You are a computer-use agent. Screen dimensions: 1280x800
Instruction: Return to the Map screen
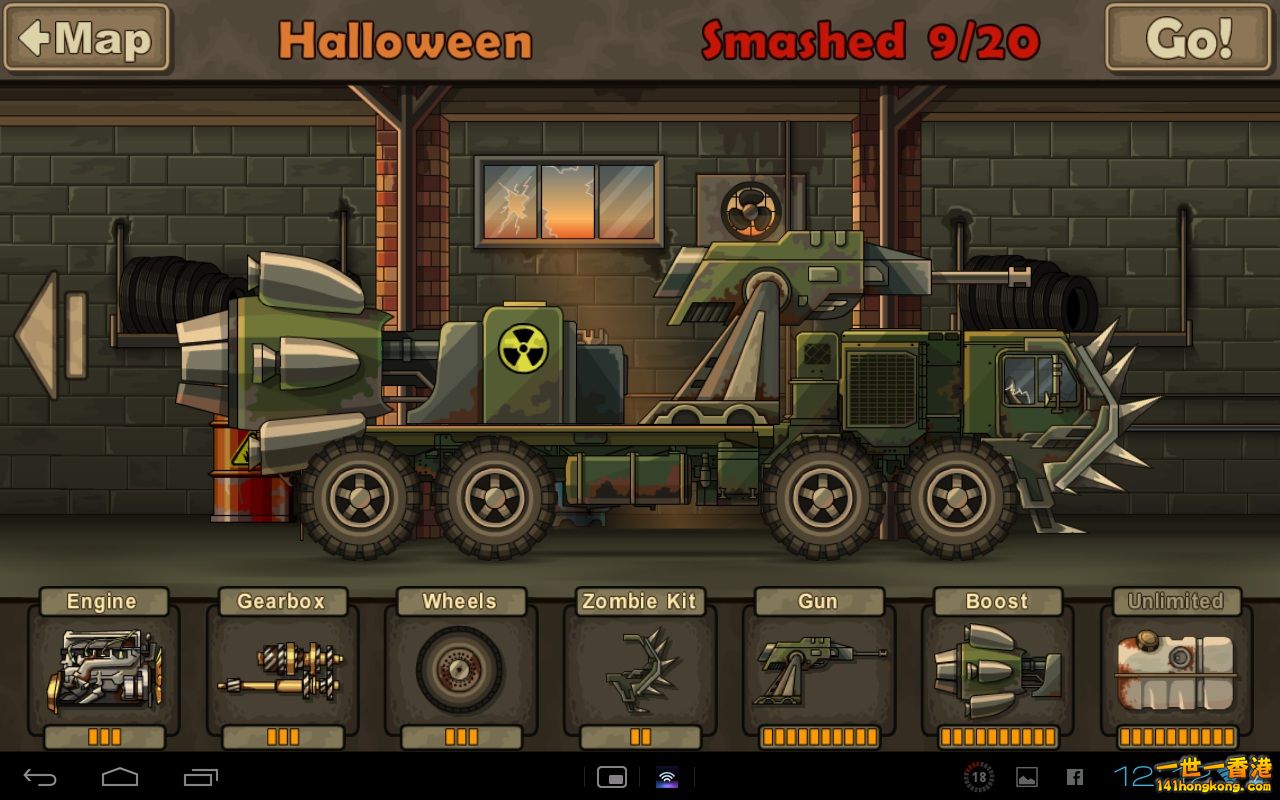click(x=86, y=40)
